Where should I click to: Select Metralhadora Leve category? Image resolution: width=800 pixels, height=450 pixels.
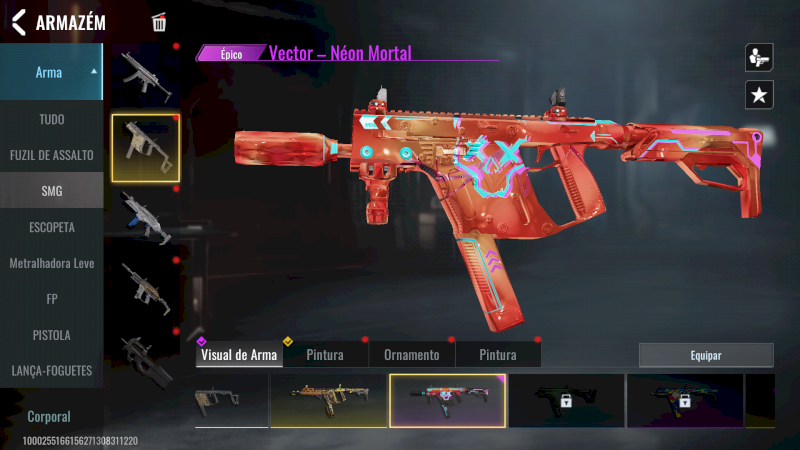pyautogui.click(x=51, y=262)
